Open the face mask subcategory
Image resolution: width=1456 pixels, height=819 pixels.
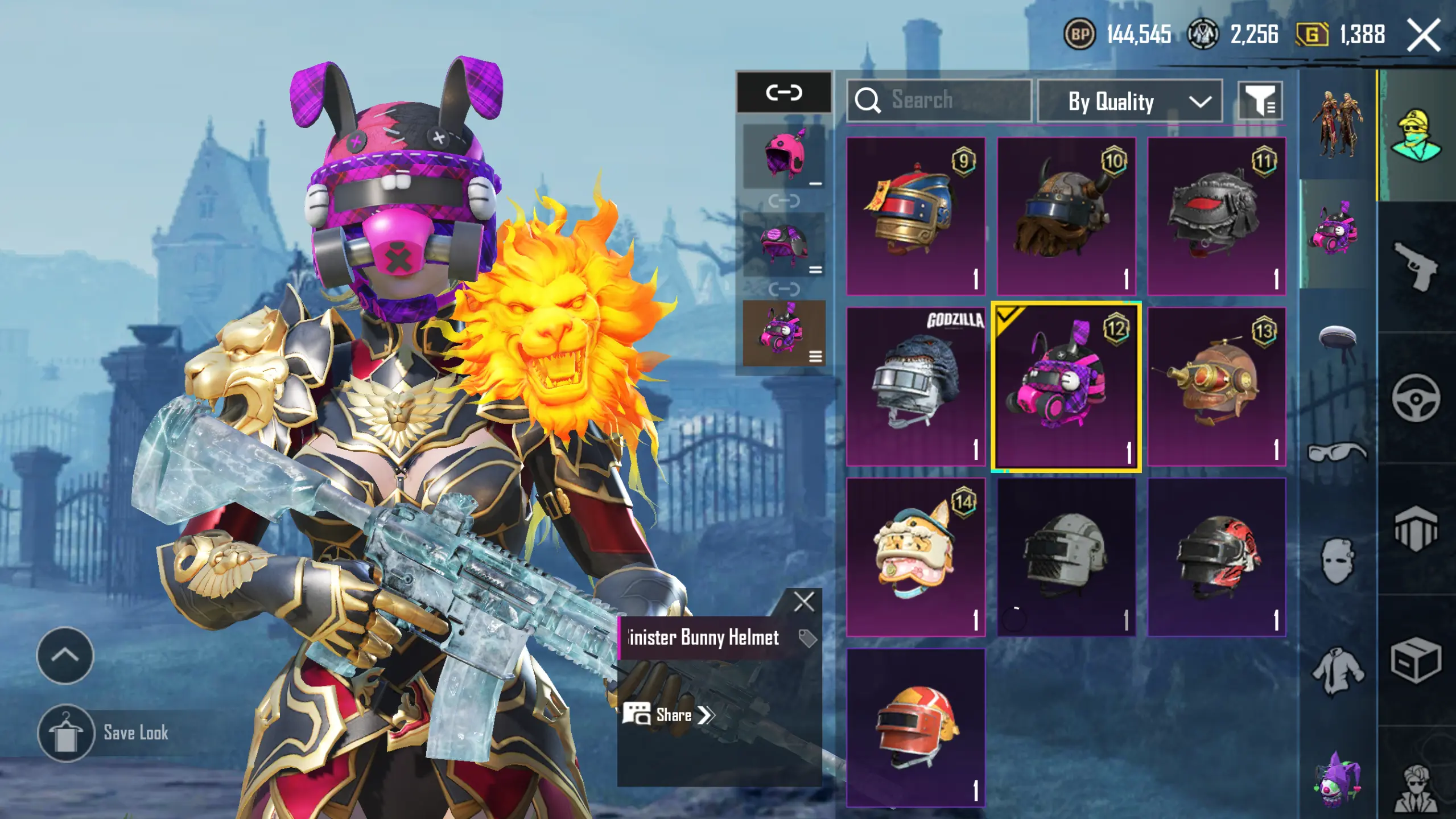coord(1337,561)
